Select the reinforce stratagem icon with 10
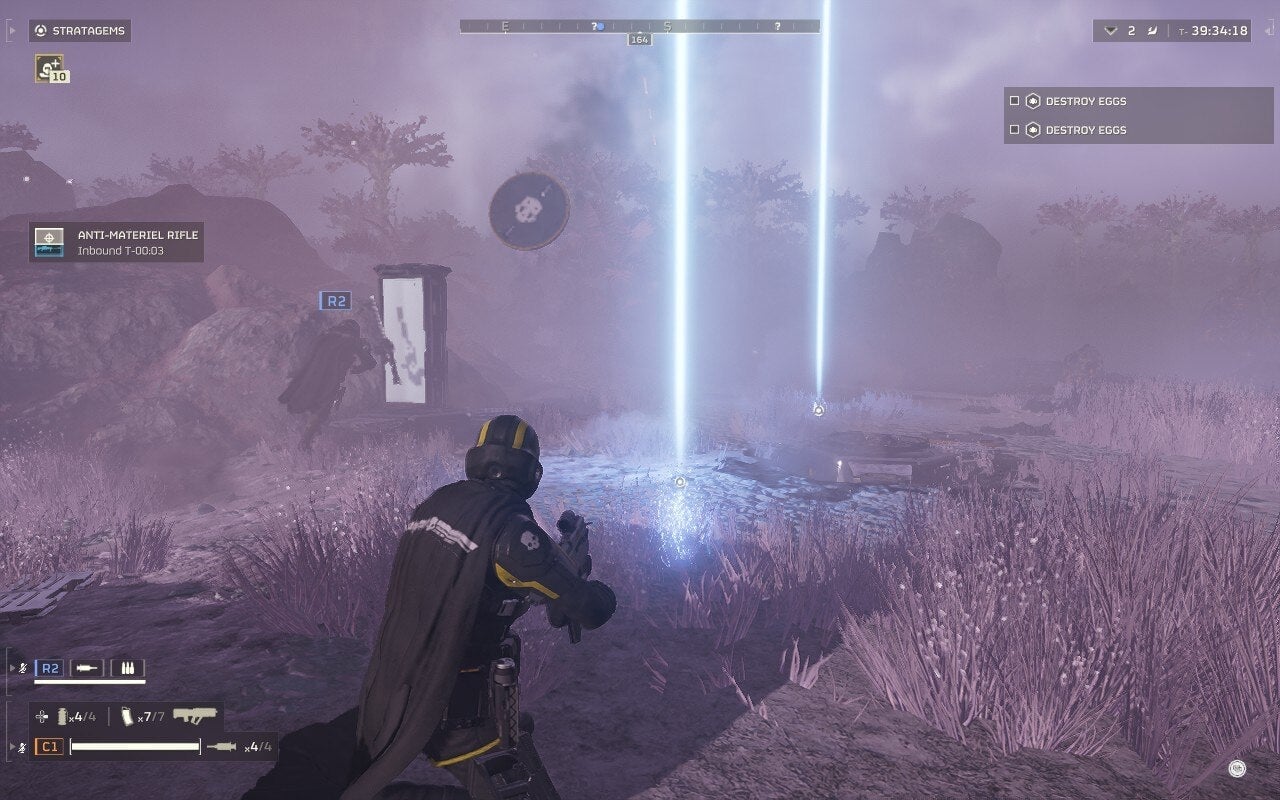Screen dimensions: 1280x800 (x=49, y=68)
